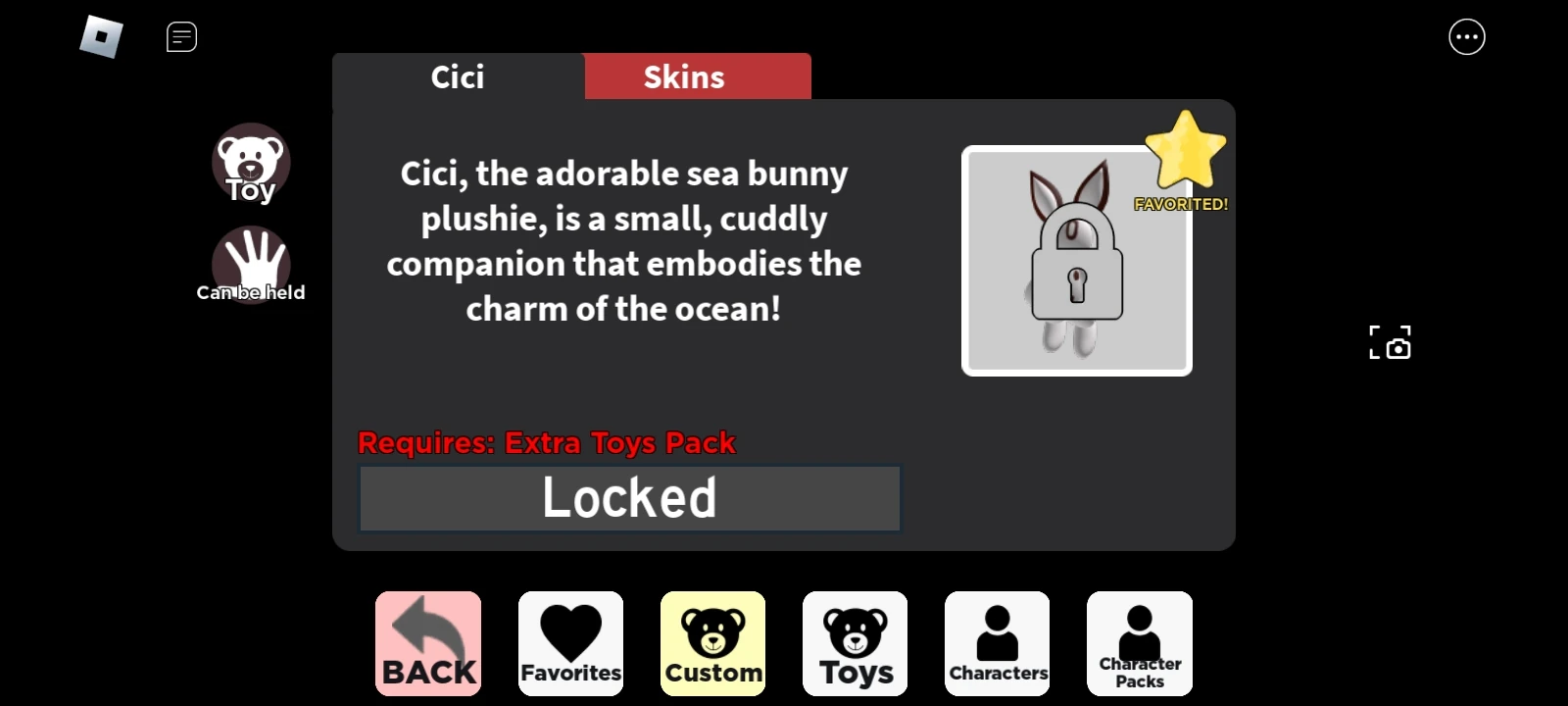Screen dimensions: 1568x706
Task: Select the Cici tab
Action: 457,76
